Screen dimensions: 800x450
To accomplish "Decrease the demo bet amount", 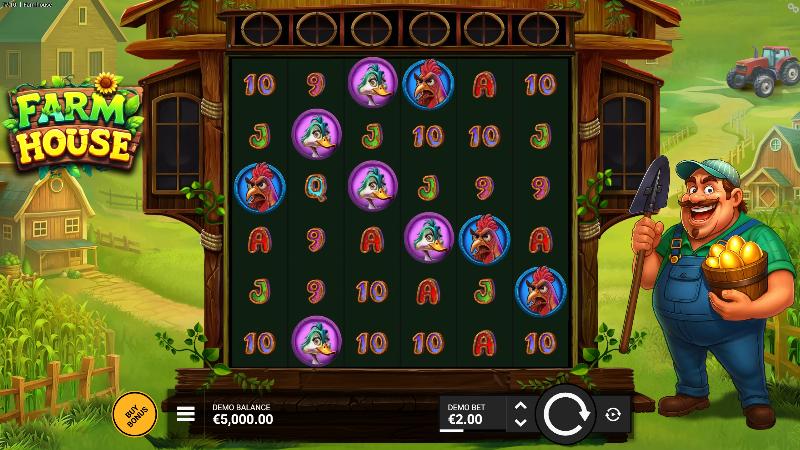I will click(x=519, y=421).
